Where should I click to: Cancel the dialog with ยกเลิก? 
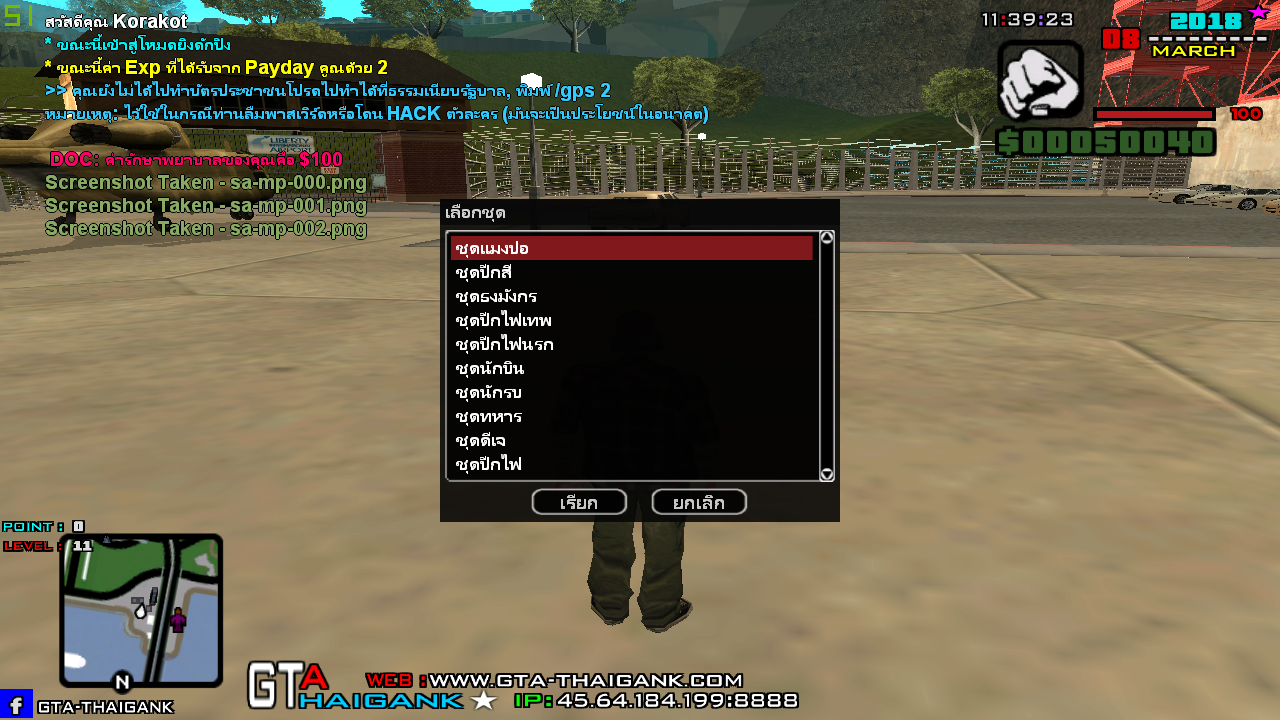[699, 502]
